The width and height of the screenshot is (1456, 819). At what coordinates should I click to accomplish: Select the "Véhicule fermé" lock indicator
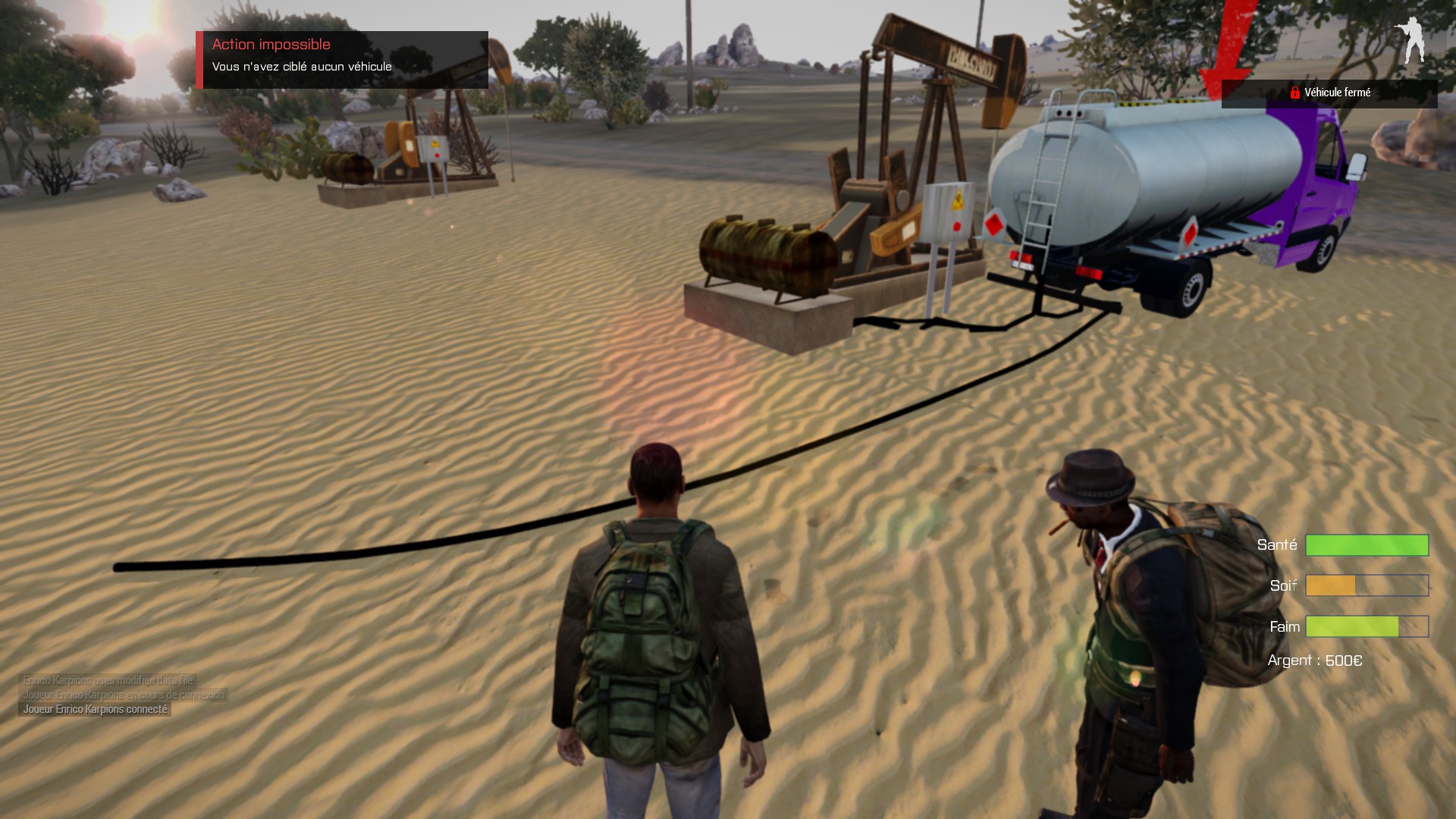(1329, 93)
